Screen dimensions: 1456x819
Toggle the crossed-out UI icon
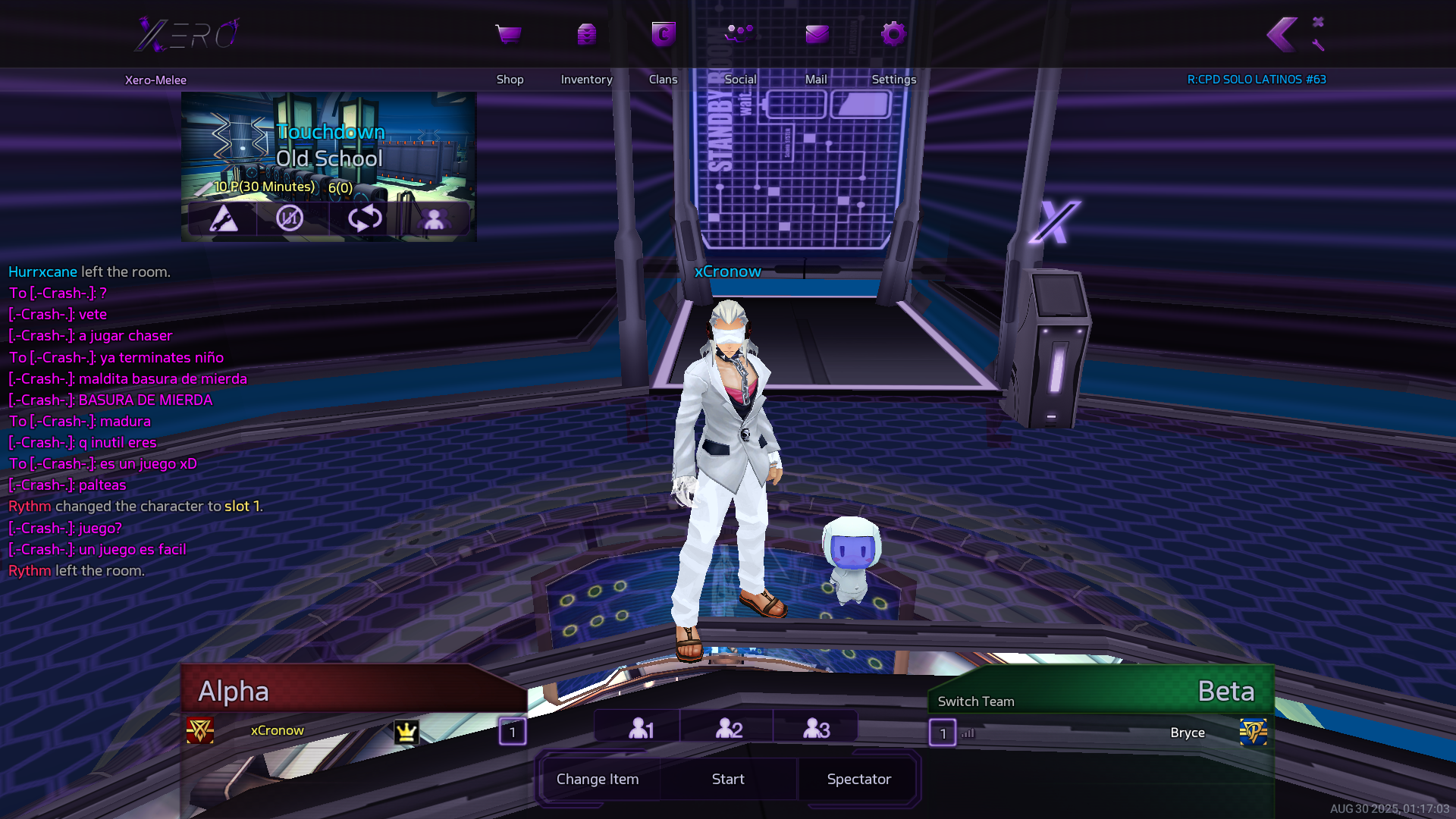click(x=290, y=218)
